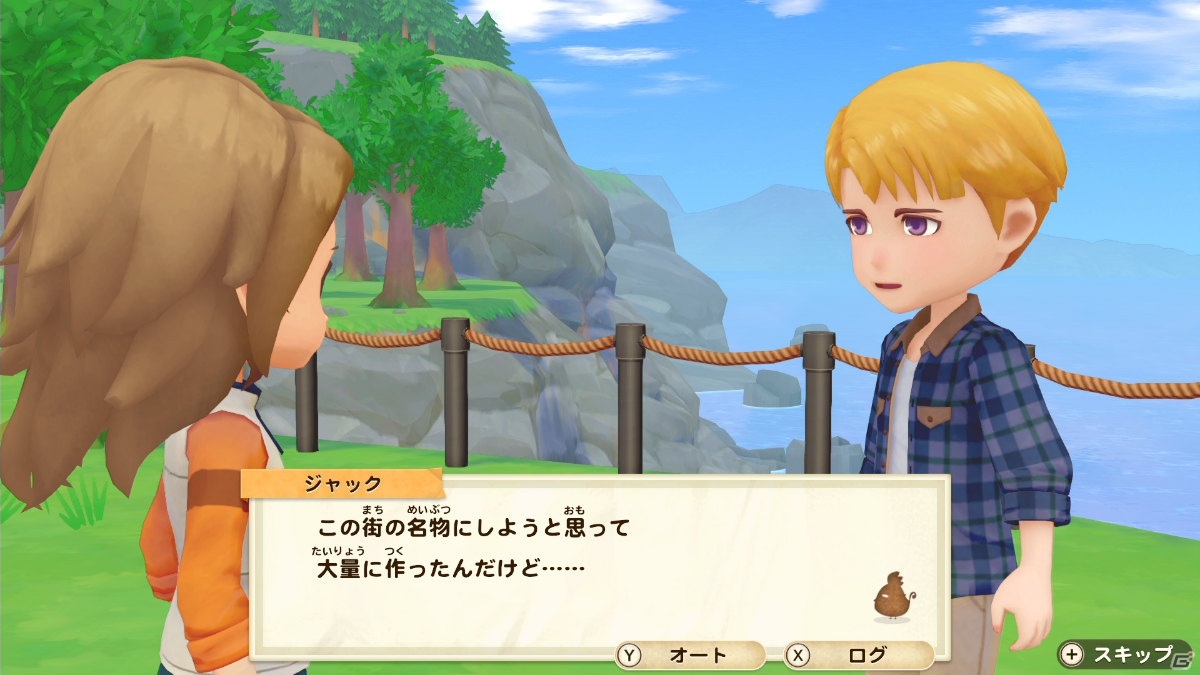Advance the dialogue at the chicken icon
The width and height of the screenshot is (1200, 675).
tap(892, 597)
